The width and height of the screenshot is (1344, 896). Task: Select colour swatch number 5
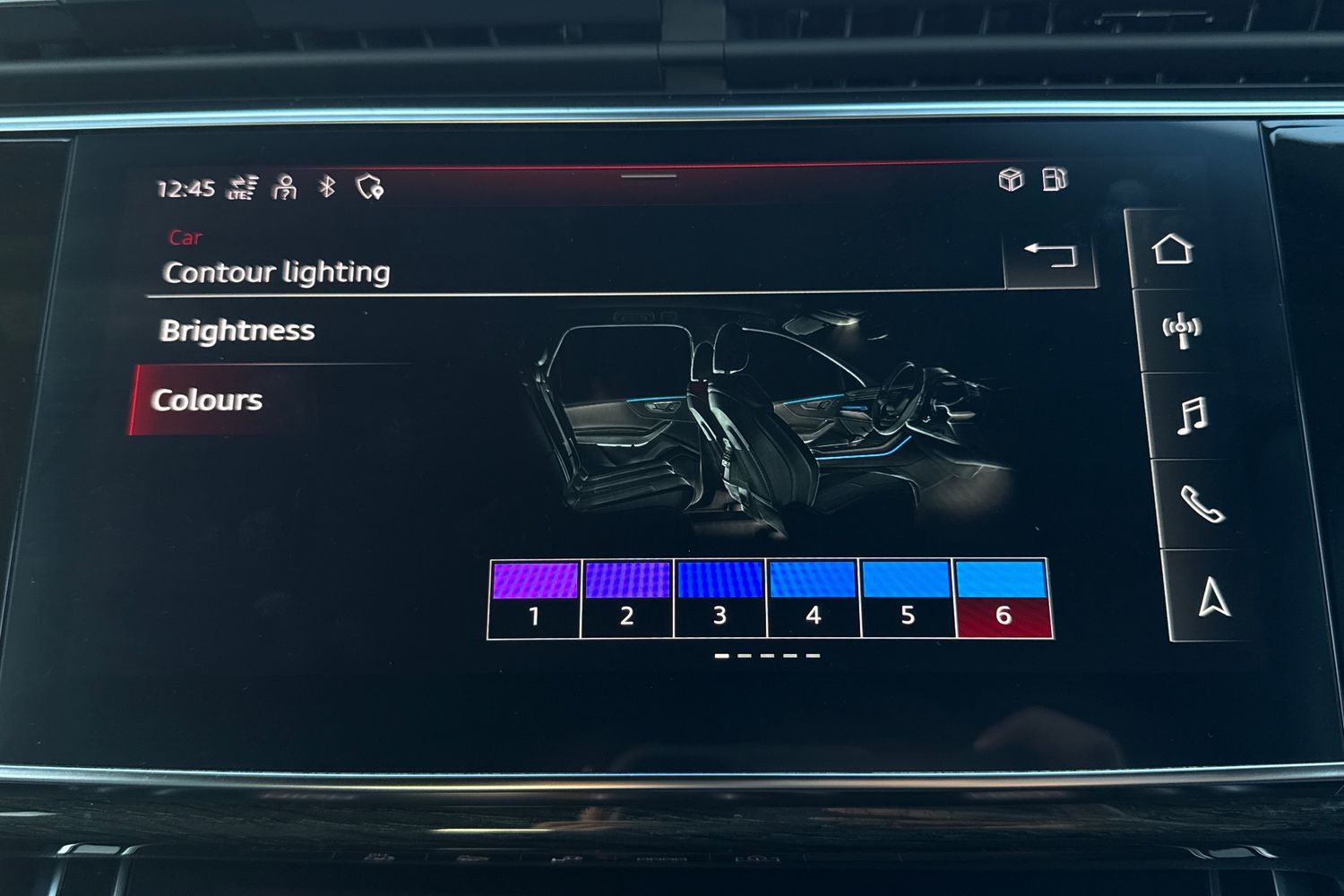click(x=907, y=598)
